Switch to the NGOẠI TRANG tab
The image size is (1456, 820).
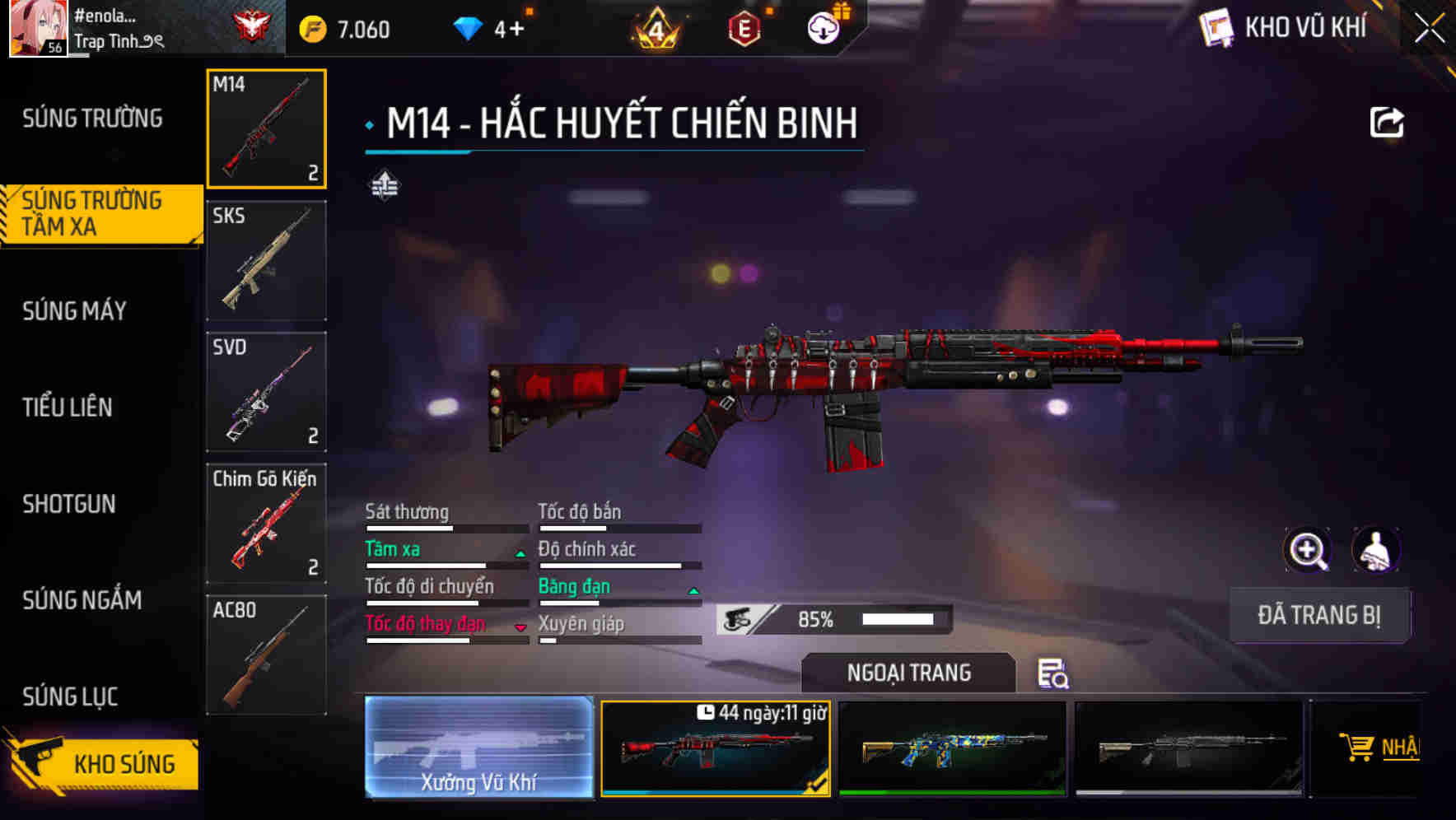click(908, 673)
